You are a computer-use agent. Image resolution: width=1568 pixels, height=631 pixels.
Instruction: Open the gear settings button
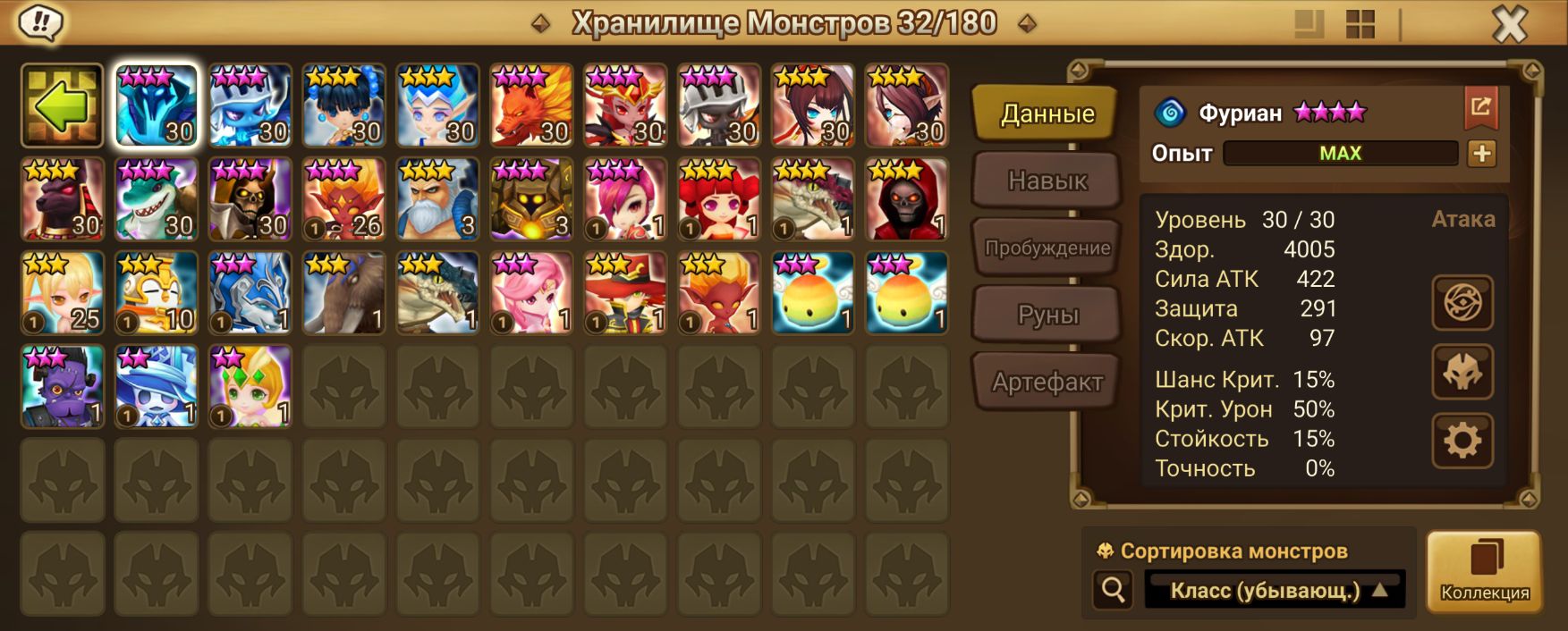[x=1462, y=441]
